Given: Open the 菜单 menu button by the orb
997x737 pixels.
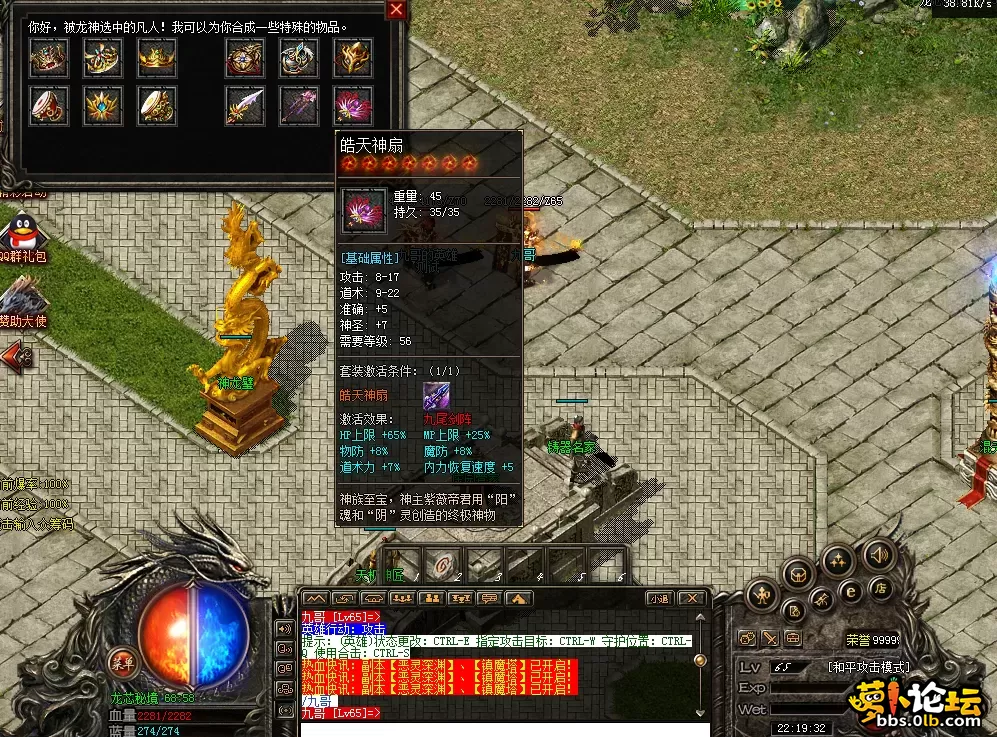Looking at the screenshot, I should point(123,661).
